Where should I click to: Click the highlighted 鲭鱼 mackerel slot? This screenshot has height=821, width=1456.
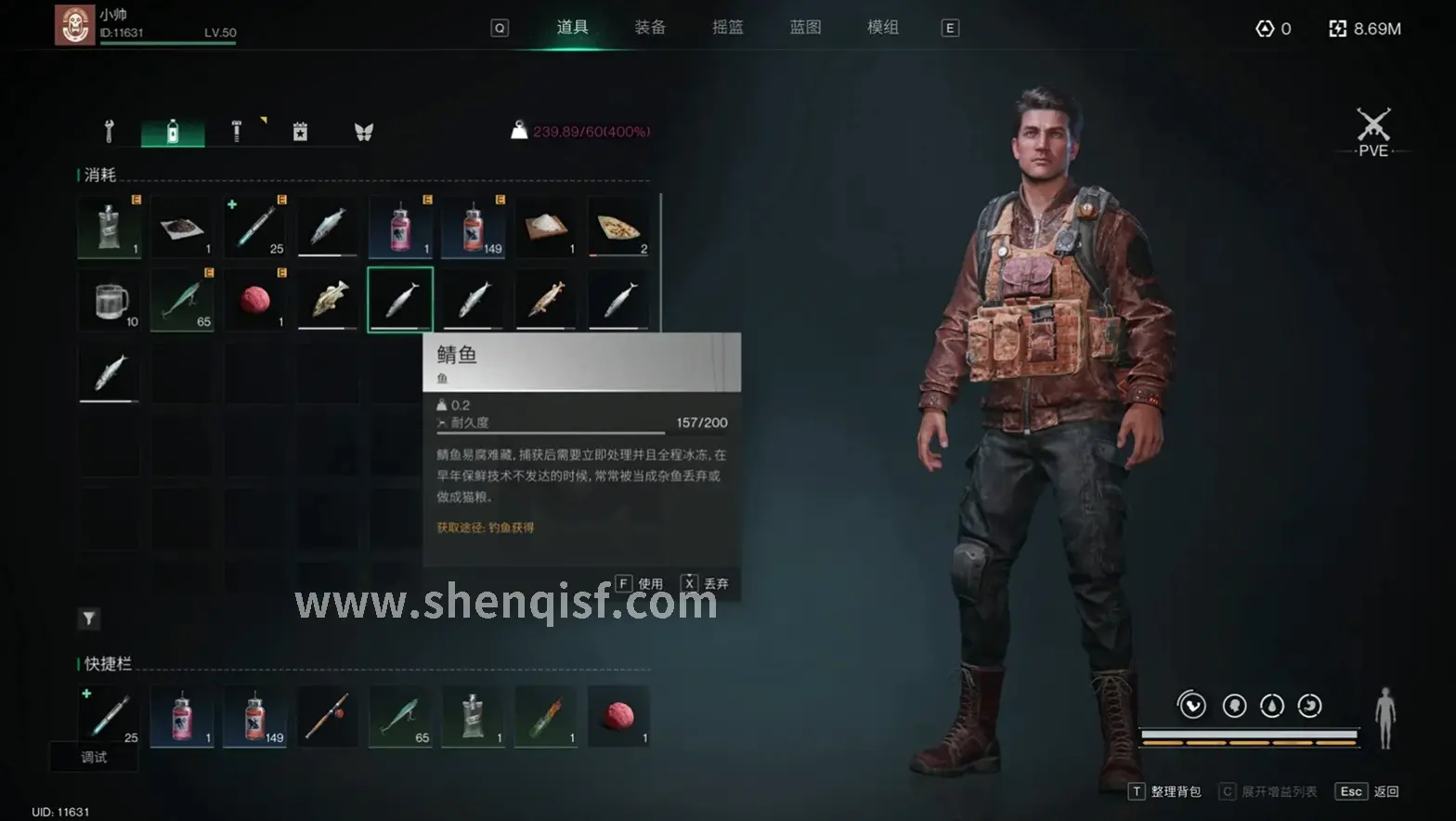(400, 300)
